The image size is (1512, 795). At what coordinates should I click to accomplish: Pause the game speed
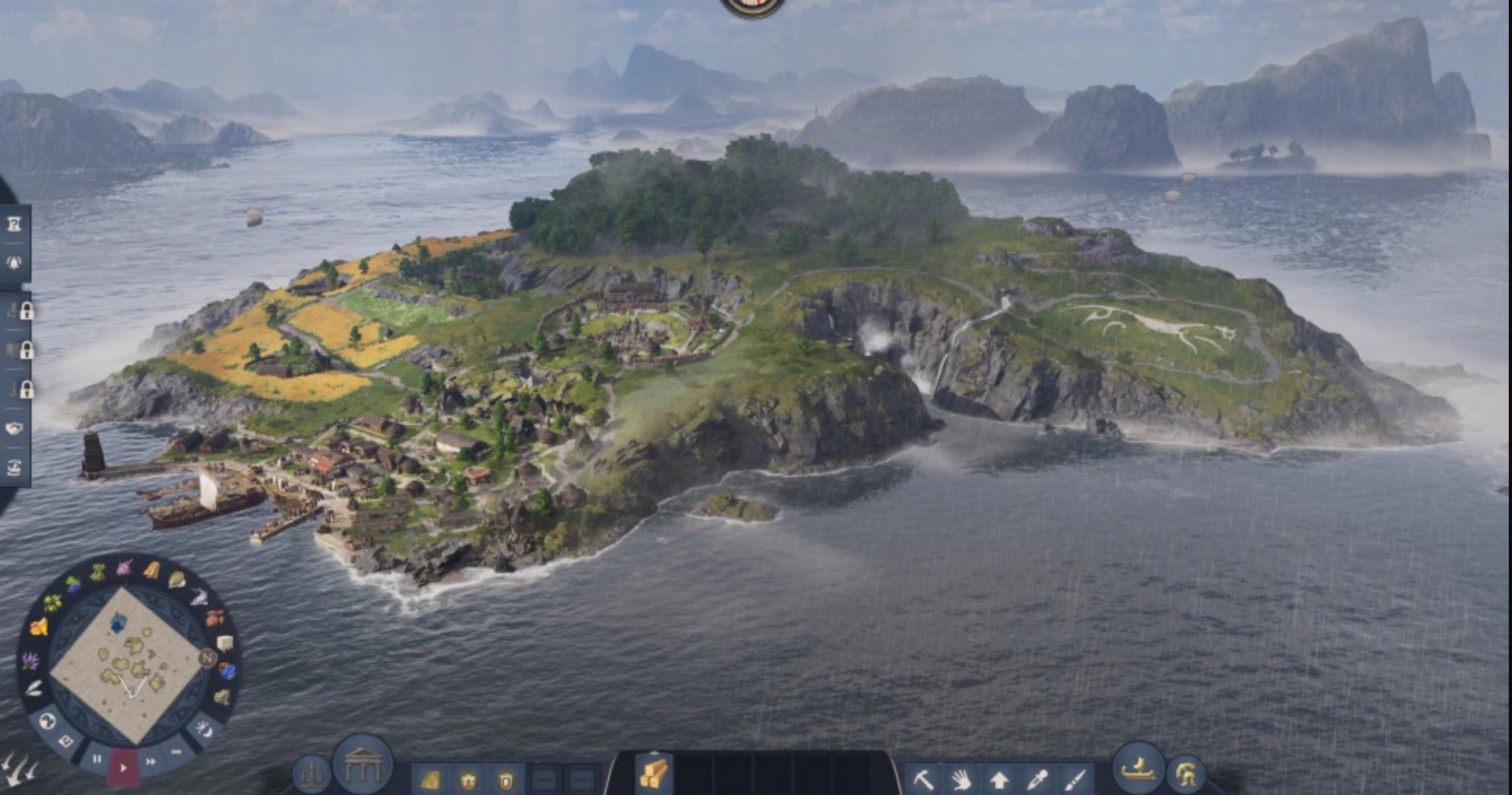click(97, 760)
